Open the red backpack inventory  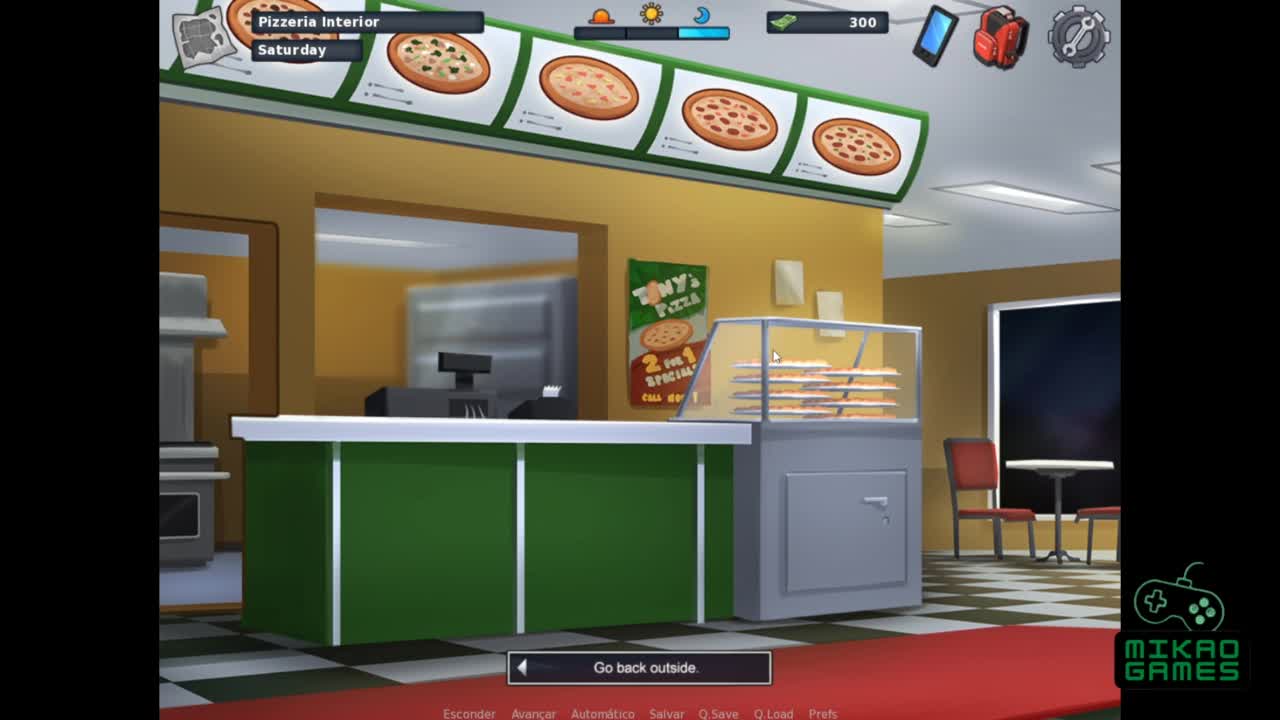click(1000, 38)
